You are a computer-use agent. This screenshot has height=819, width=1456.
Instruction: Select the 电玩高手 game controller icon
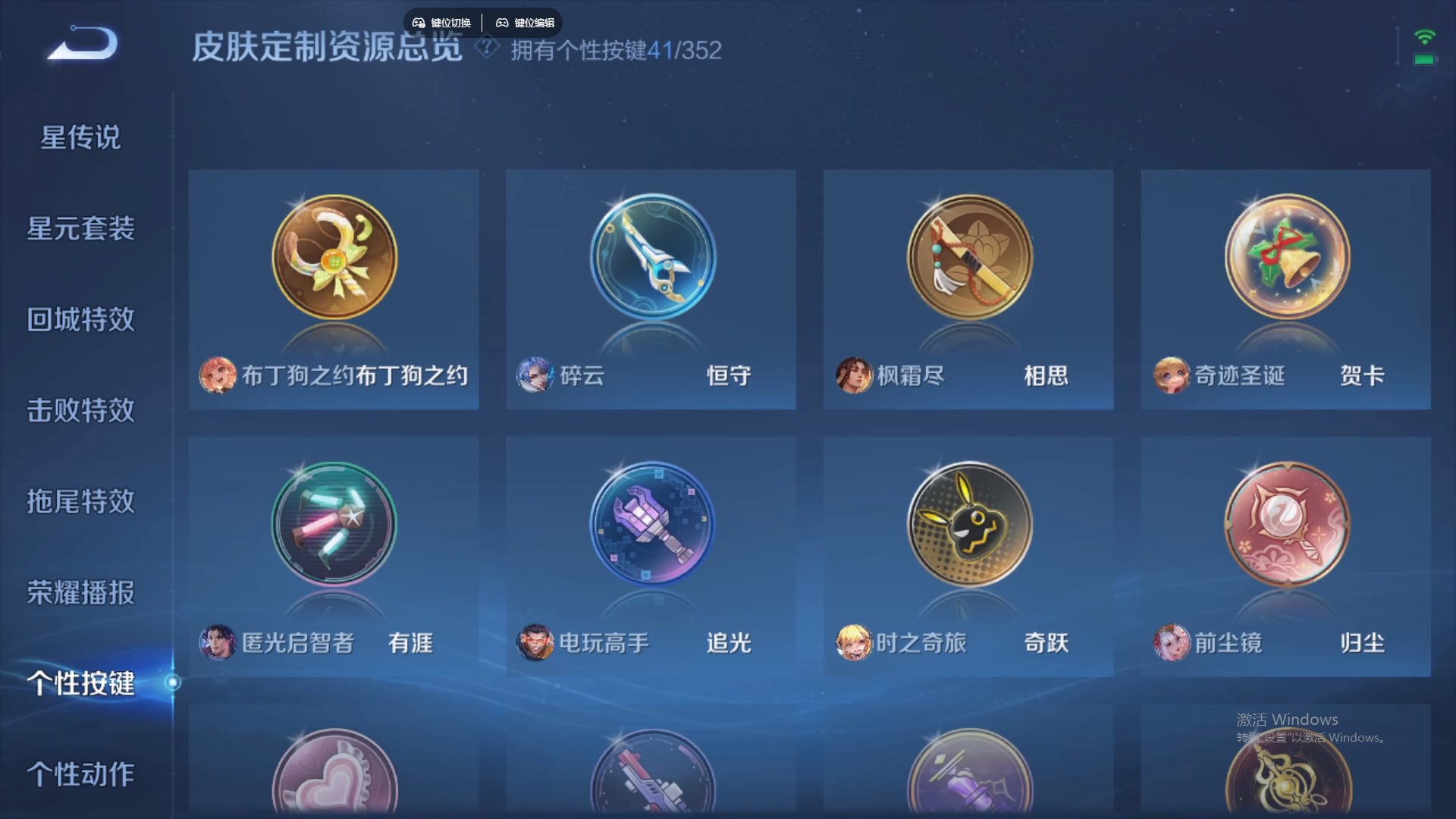point(651,525)
